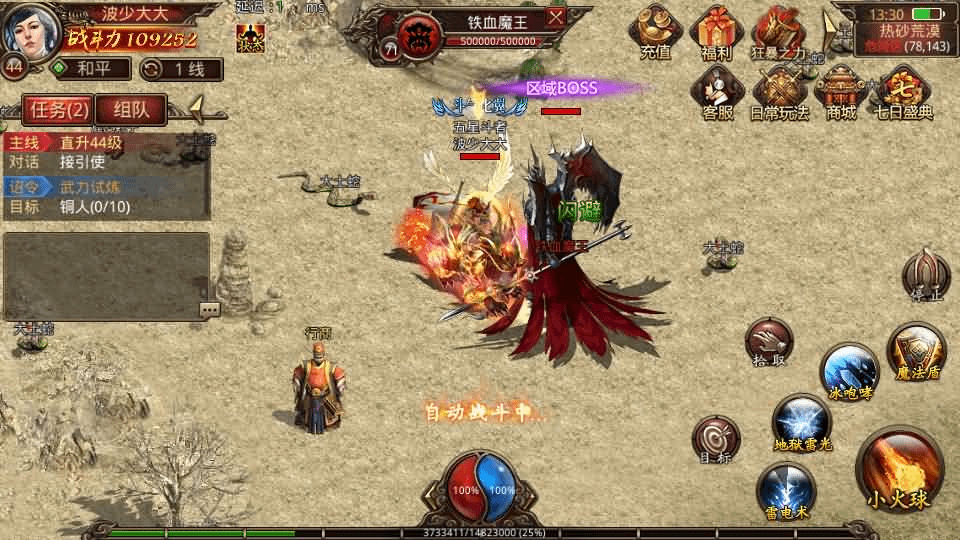Viewport: 960px width, 540px height.
Task: Cast the 地狱雷光 hell lightning skill
Action: tap(803, 421)
